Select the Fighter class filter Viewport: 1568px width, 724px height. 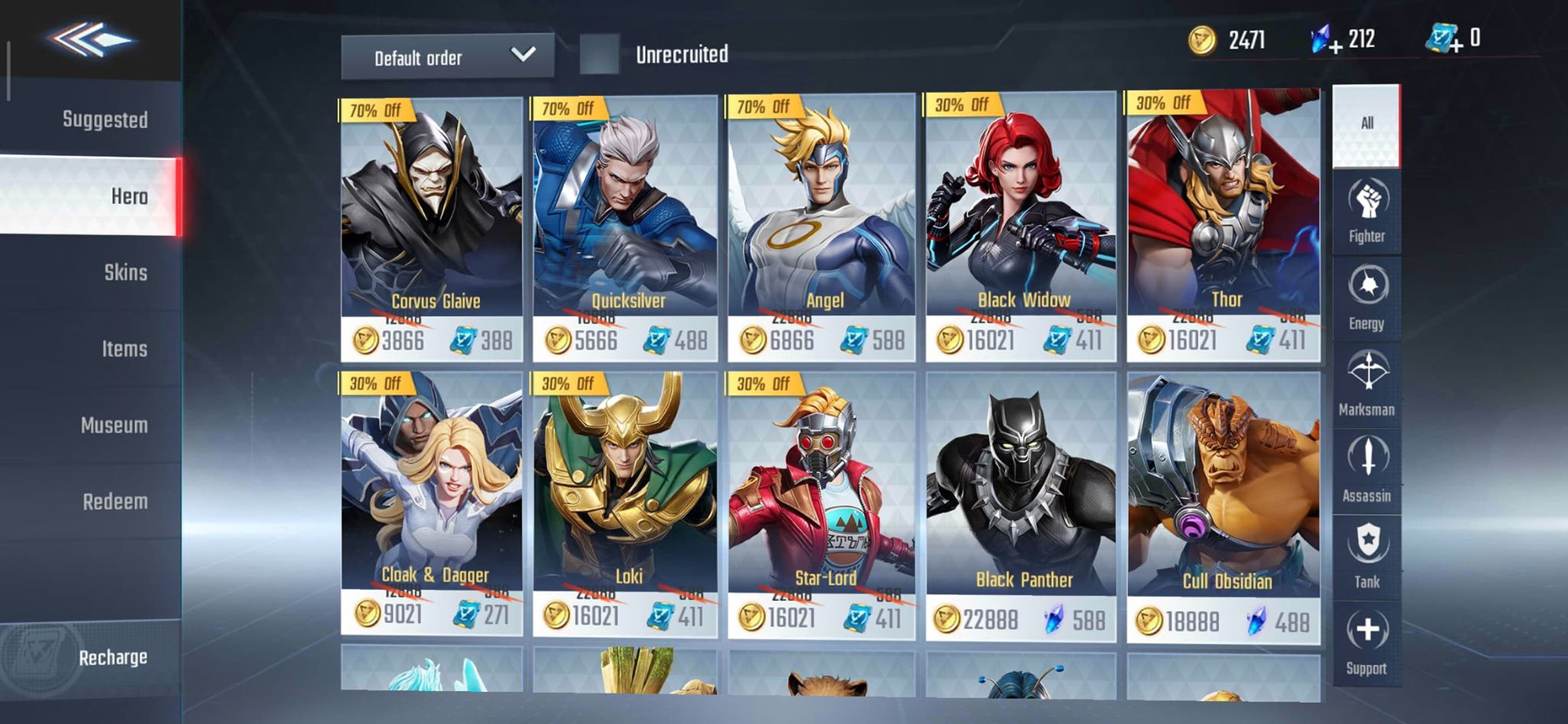click(1366, 212)
